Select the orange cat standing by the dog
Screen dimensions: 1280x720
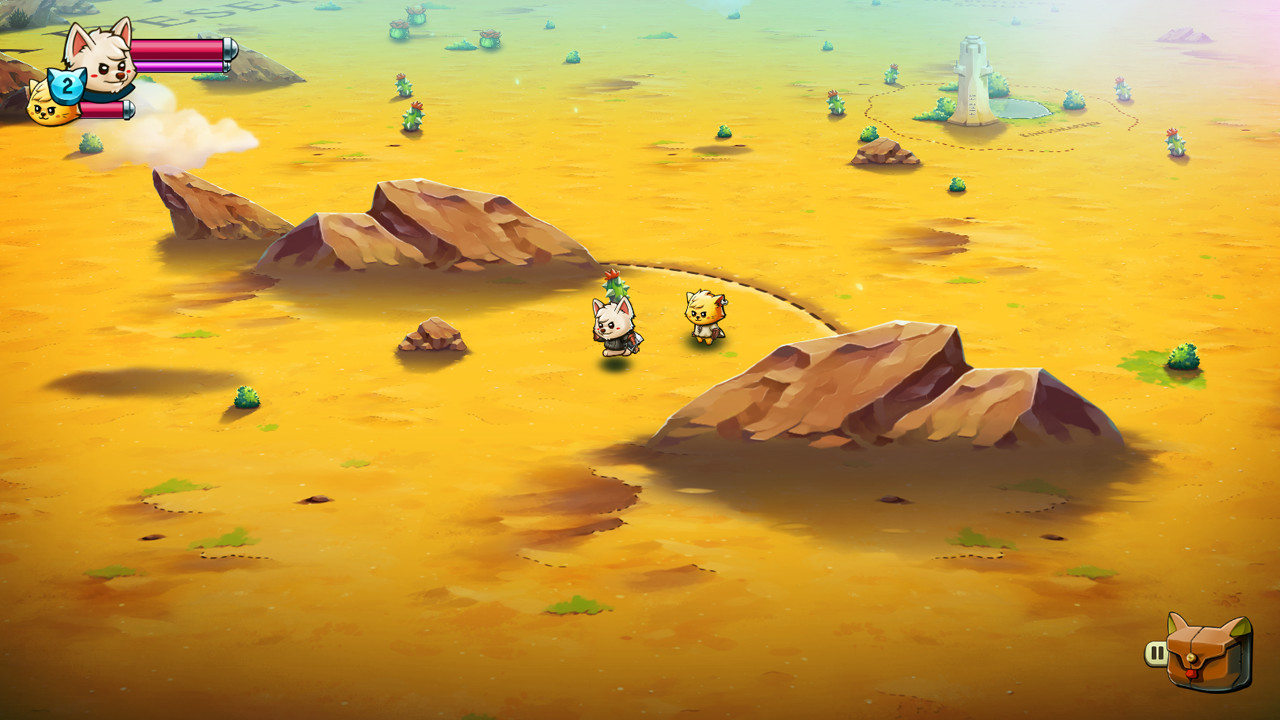[x=703, y=320]
